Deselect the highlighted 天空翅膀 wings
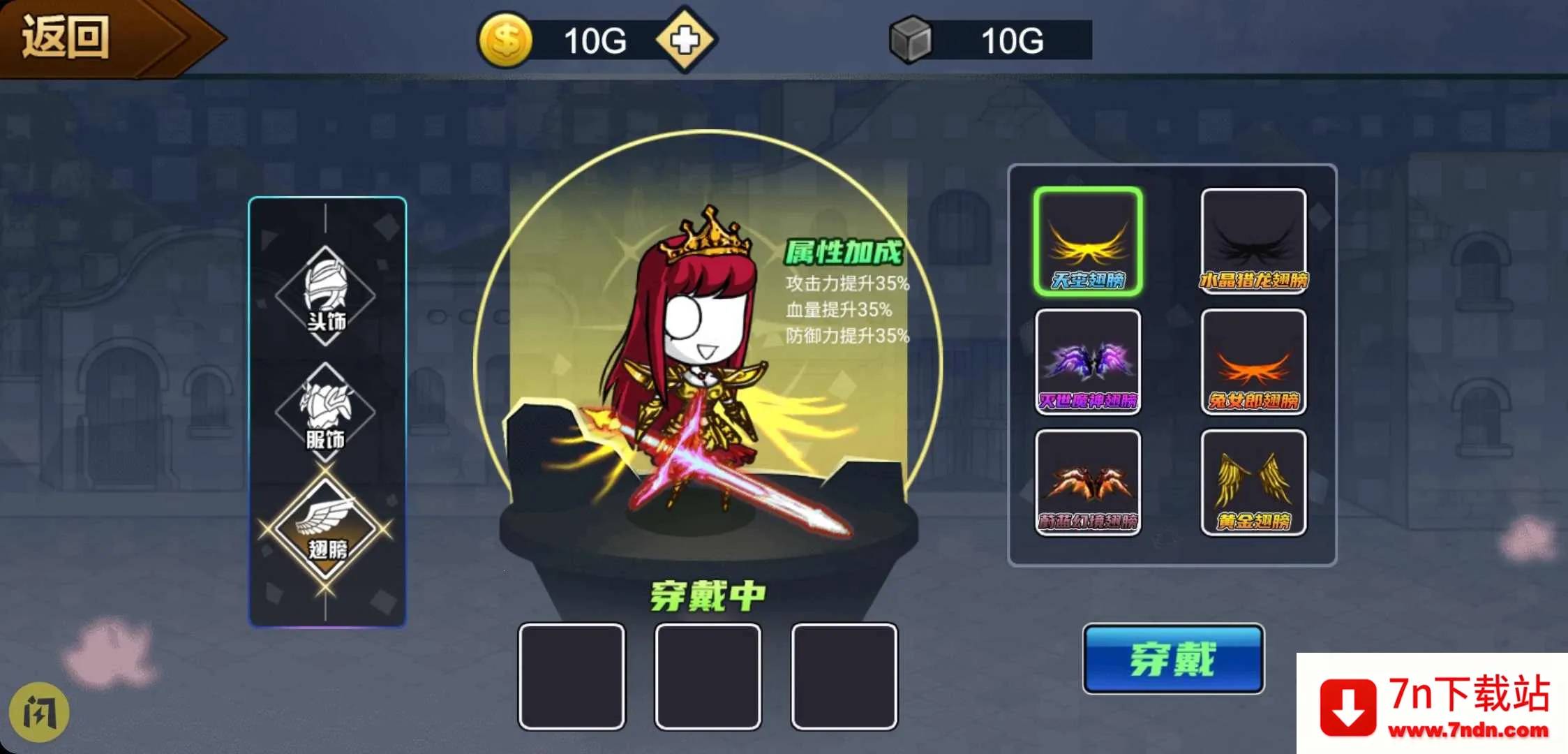The height and width of the screenshot is (754, 1568). [1088, 241]
